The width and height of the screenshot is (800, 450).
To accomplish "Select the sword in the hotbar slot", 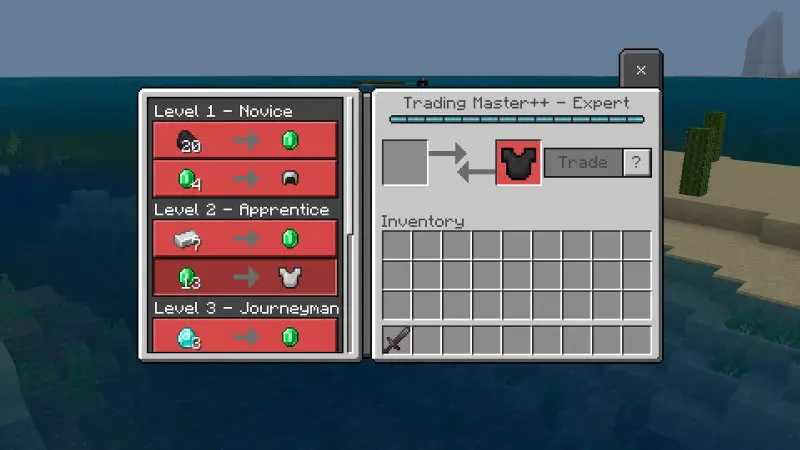I will point(397,341).
